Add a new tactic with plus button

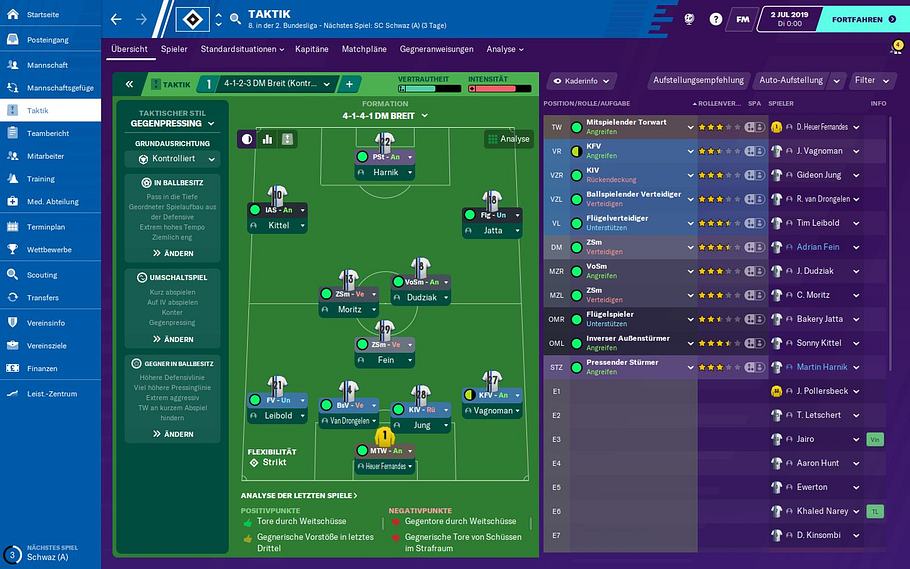tap(349, 85)
